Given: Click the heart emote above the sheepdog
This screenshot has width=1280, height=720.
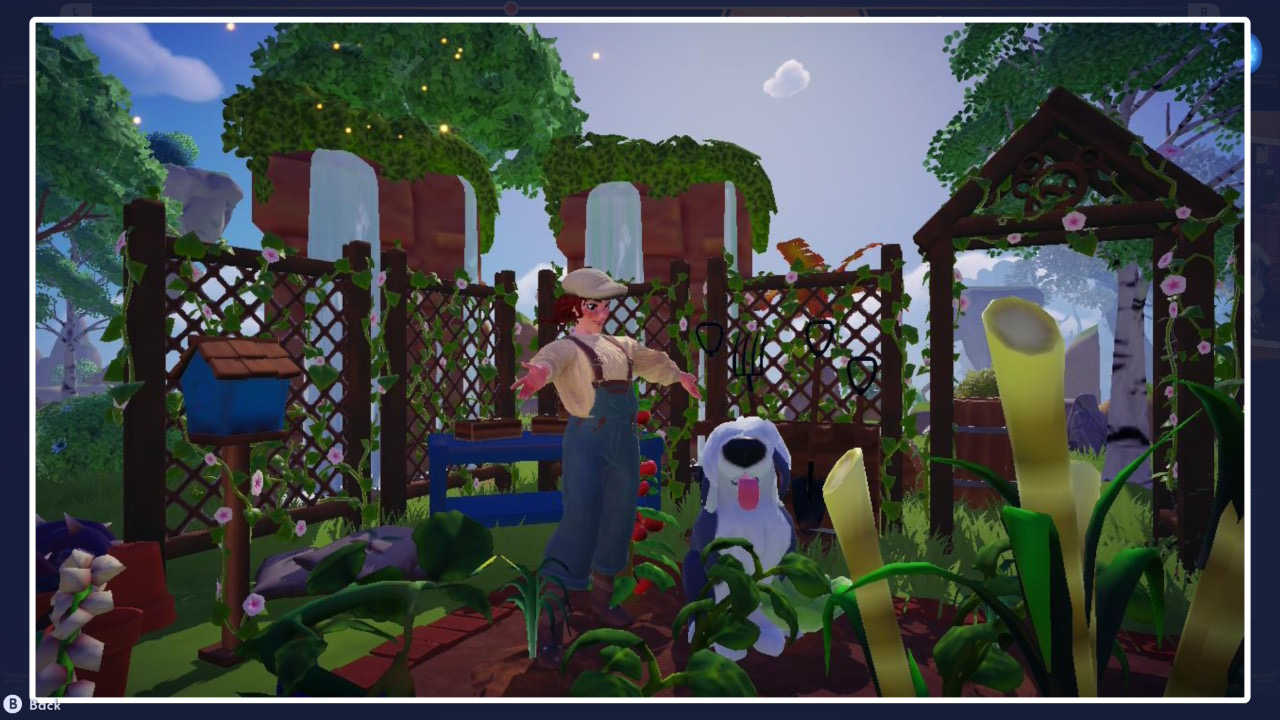Looking at the screenshot, I should click(710, 337).
